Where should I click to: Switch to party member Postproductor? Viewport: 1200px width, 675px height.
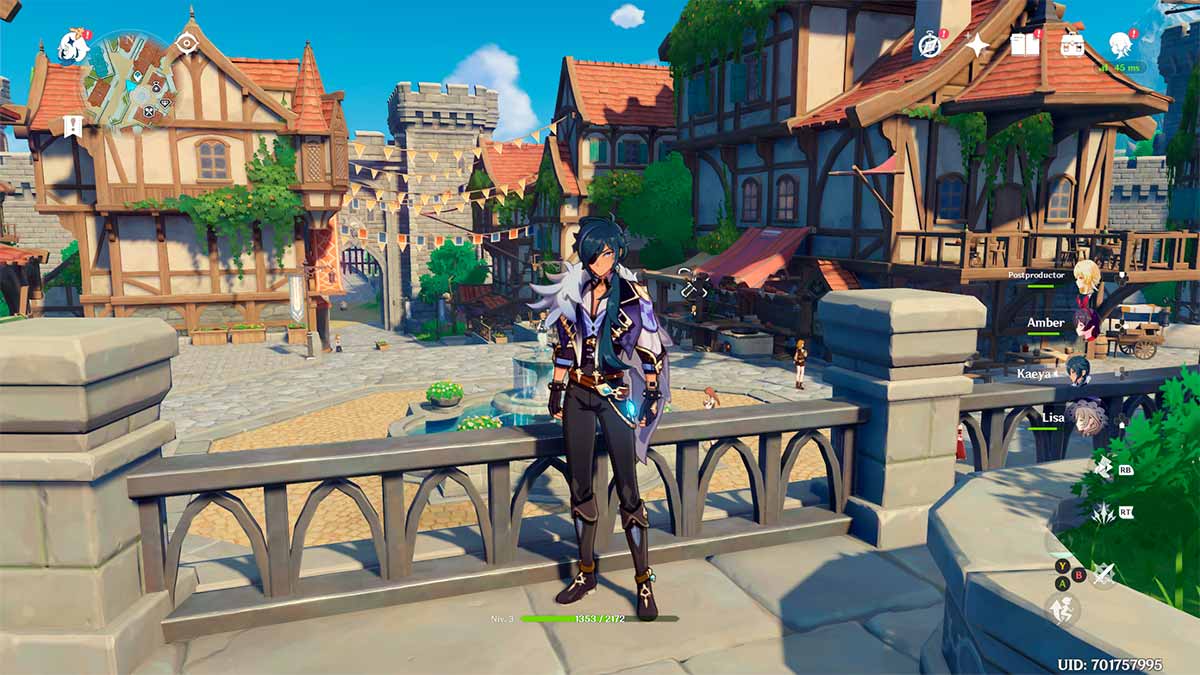pyautogui.click(x=1086, y=277)
